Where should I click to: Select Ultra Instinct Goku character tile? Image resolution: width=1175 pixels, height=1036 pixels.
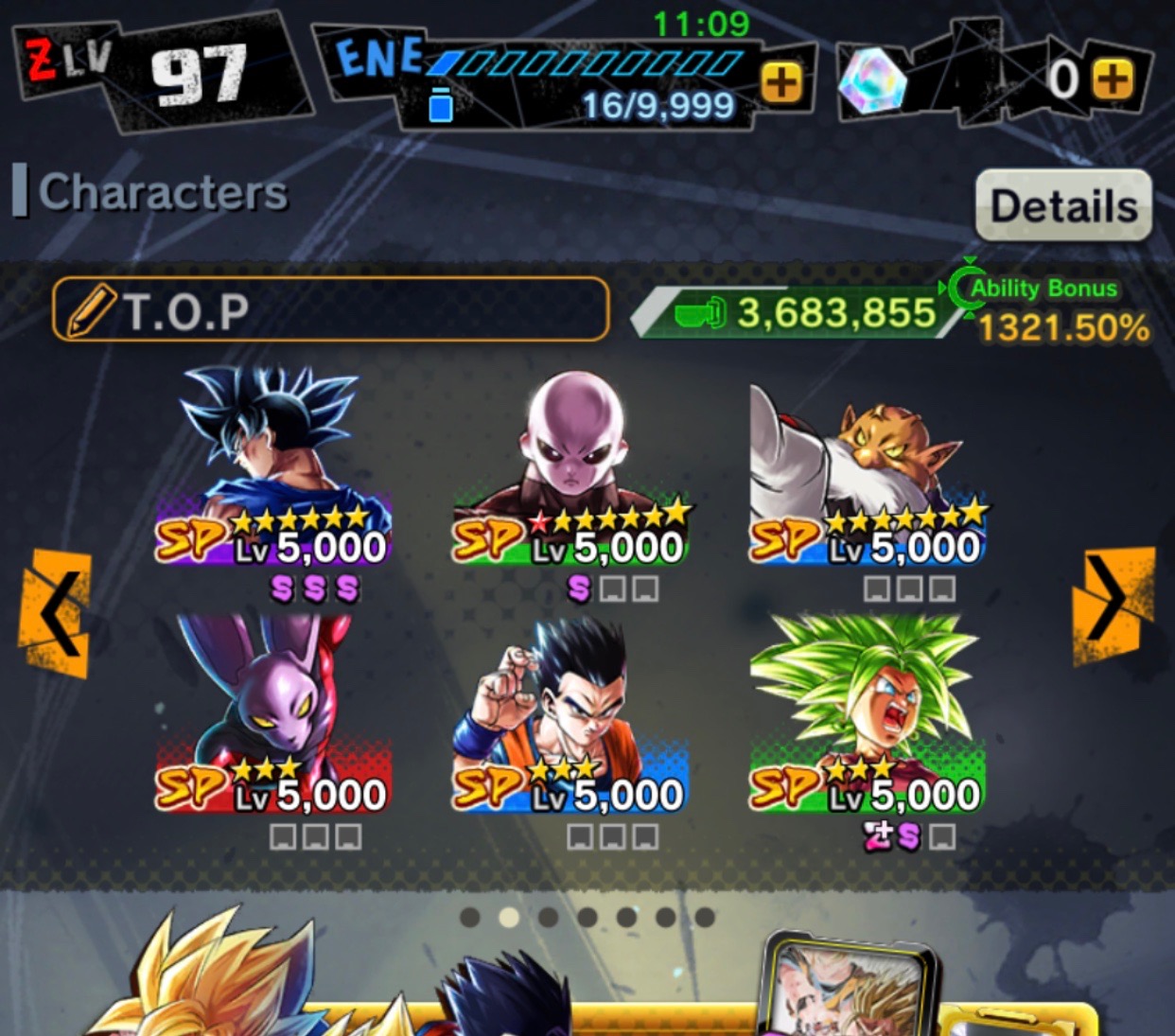pyautogui.click(x=273, y=468)
